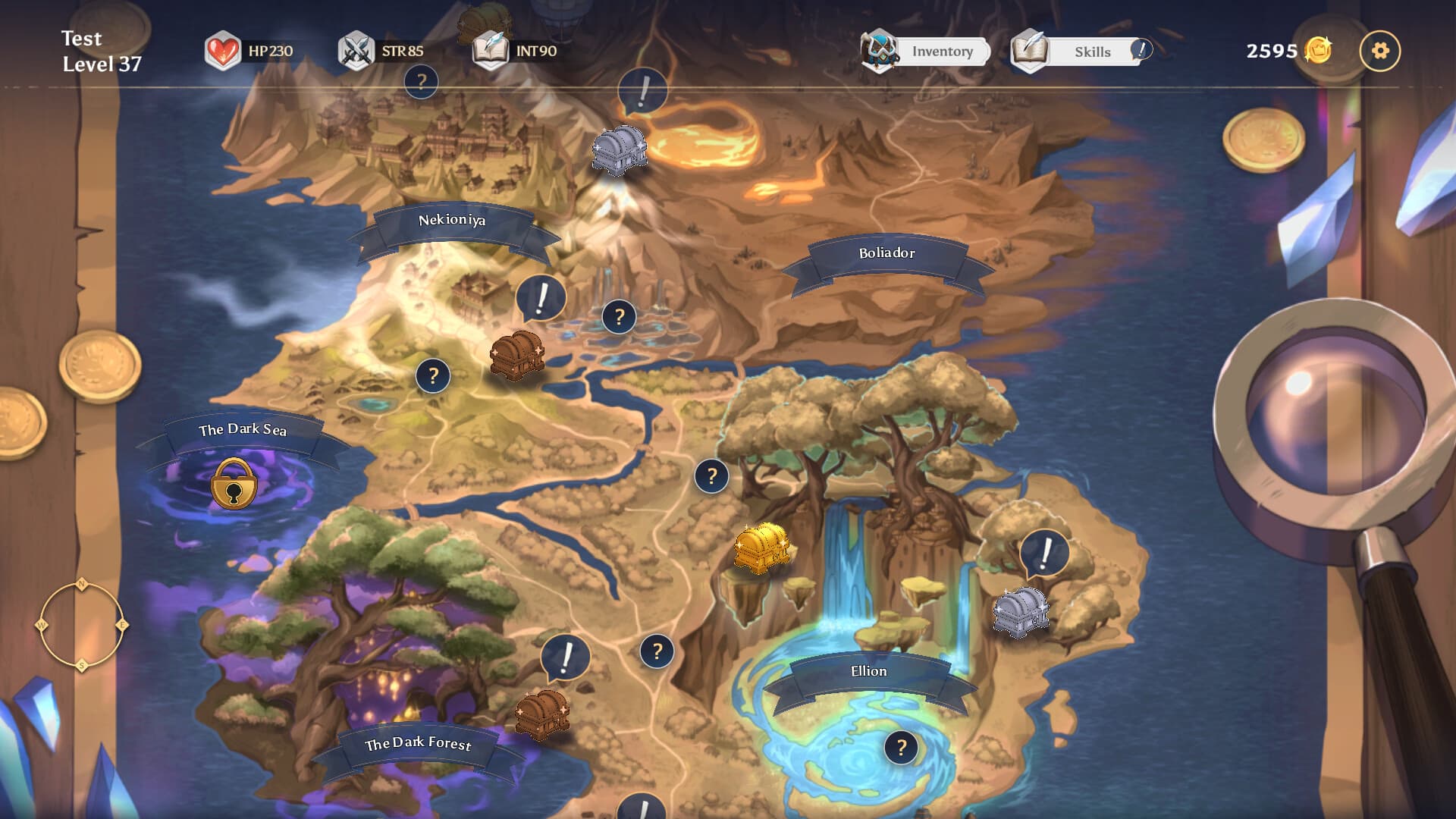Click the compass rose
Image resolution: width=1456 pixels, height=819 pixels.
tap(81, 626)
